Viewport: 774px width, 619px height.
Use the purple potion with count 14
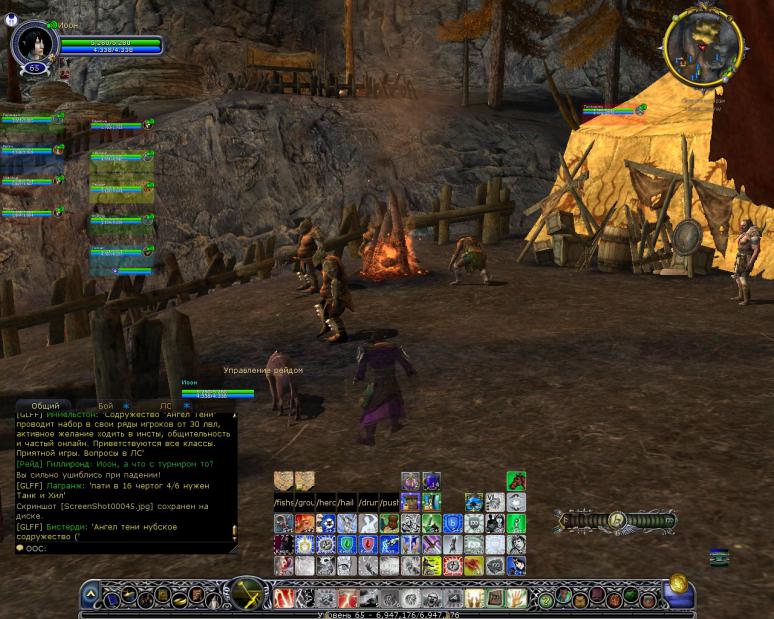431,482
